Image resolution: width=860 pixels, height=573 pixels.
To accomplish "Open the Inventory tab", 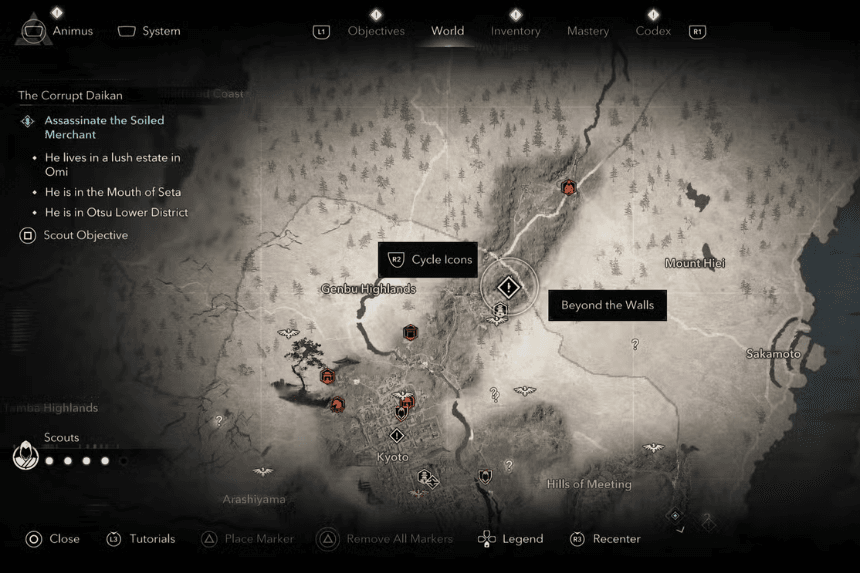I will [515, 31].
